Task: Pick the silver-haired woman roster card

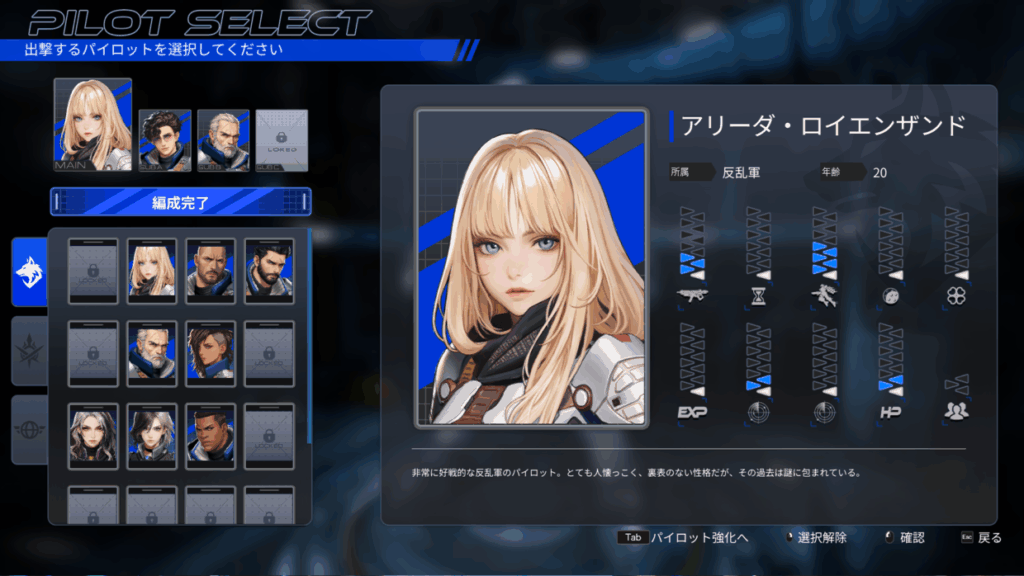Action: tap(93, 435)
